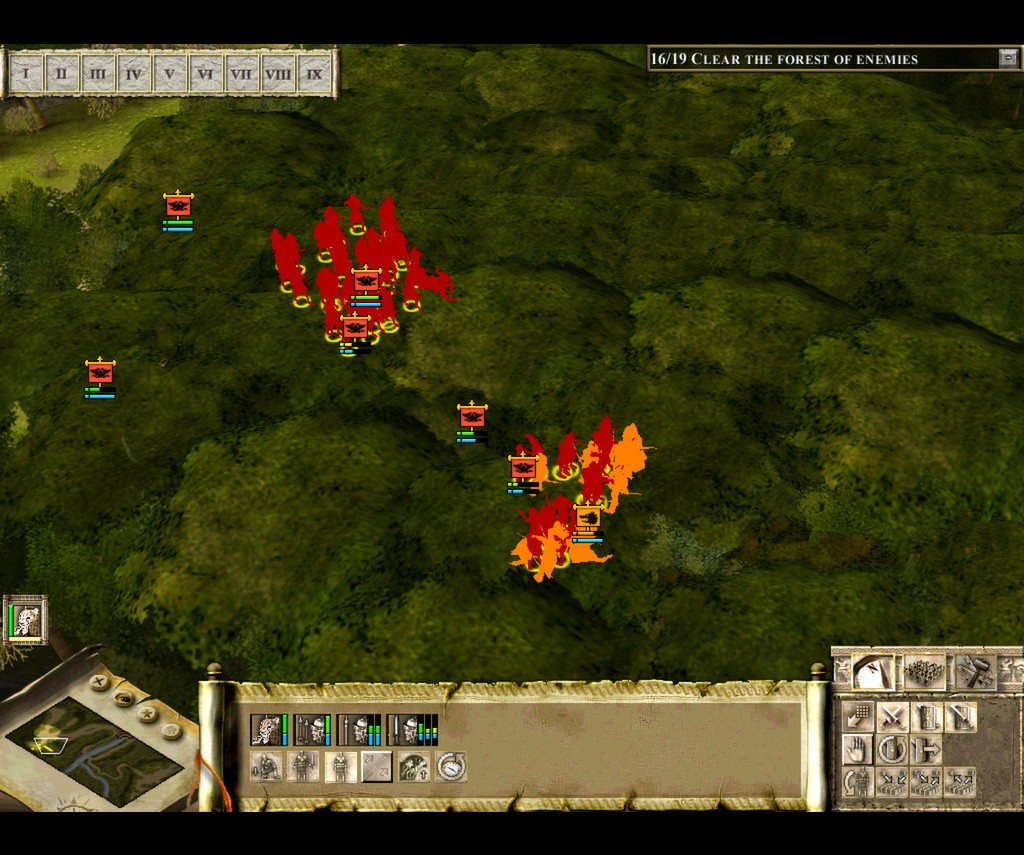The image size is (1024, 855).
Task: Choose the kneeling soldier stance icon
Action: pos(266,767)
